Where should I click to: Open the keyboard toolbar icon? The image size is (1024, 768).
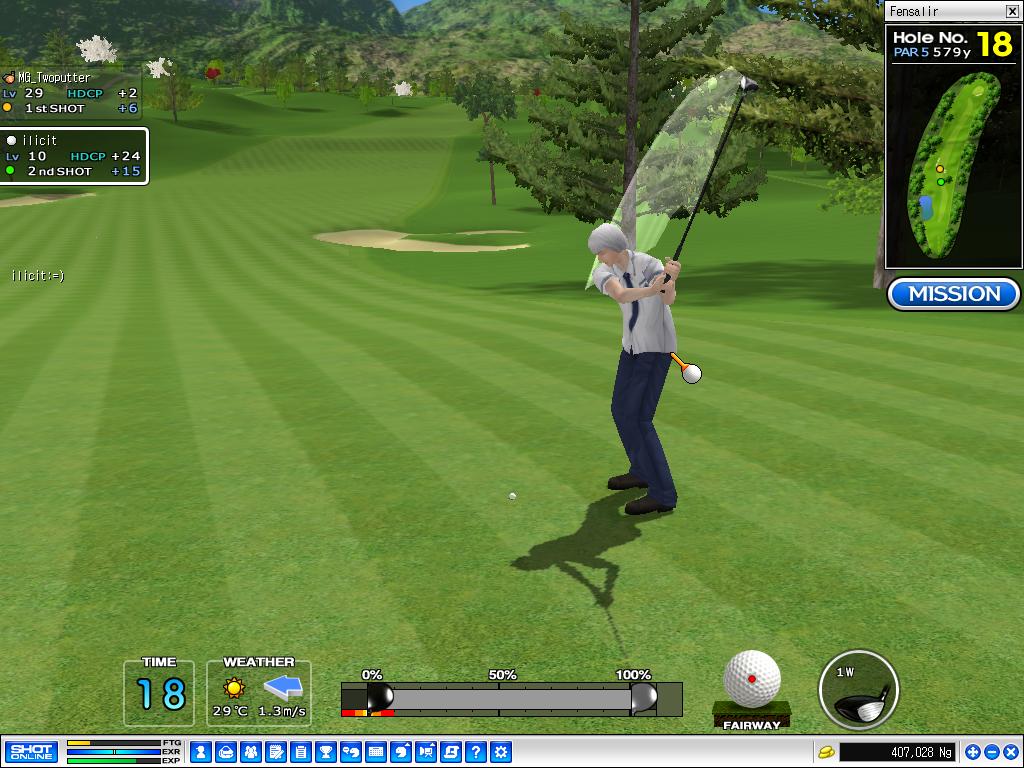coord(375,752)
